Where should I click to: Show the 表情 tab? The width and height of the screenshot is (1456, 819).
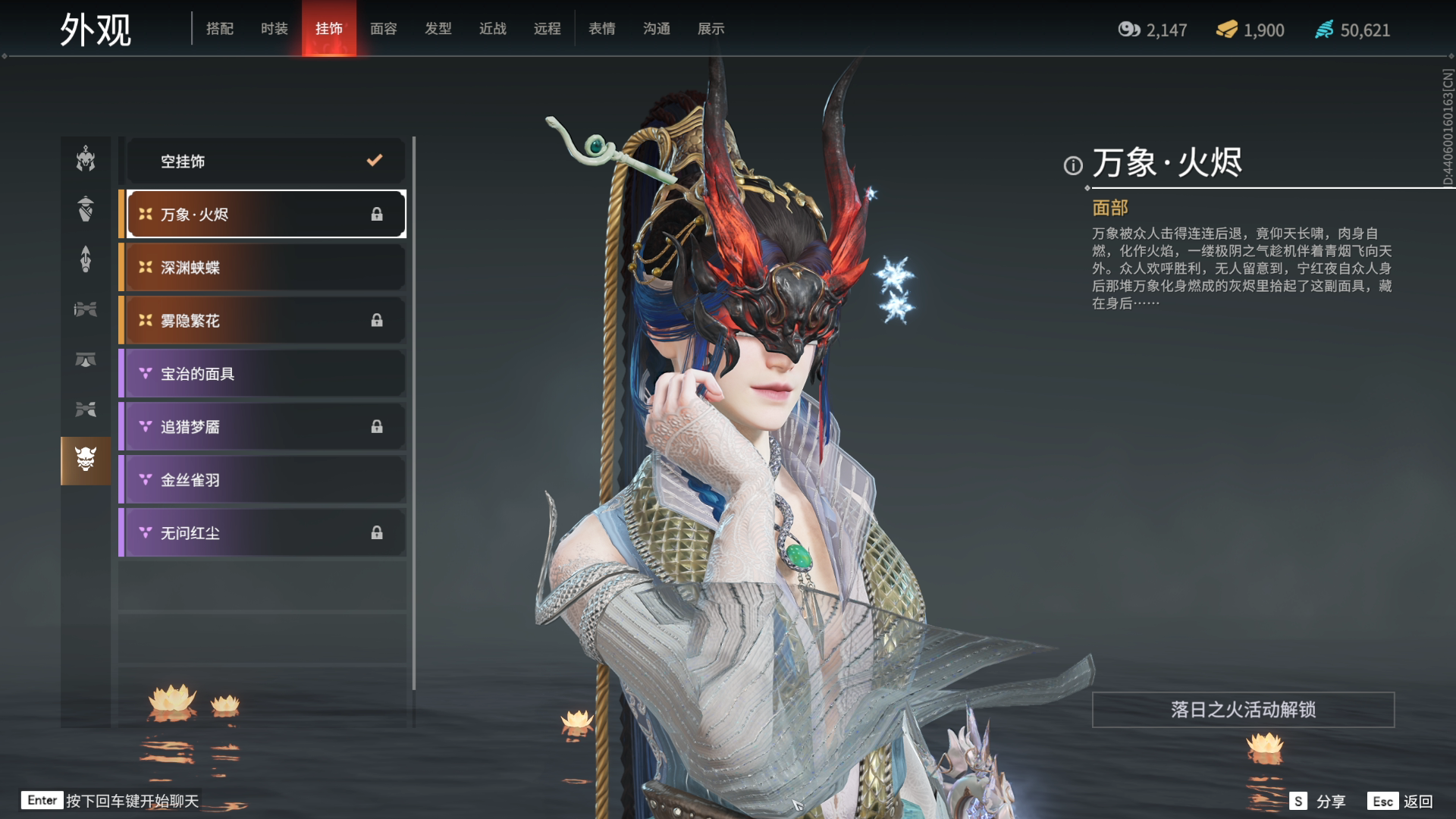point(601,29)
